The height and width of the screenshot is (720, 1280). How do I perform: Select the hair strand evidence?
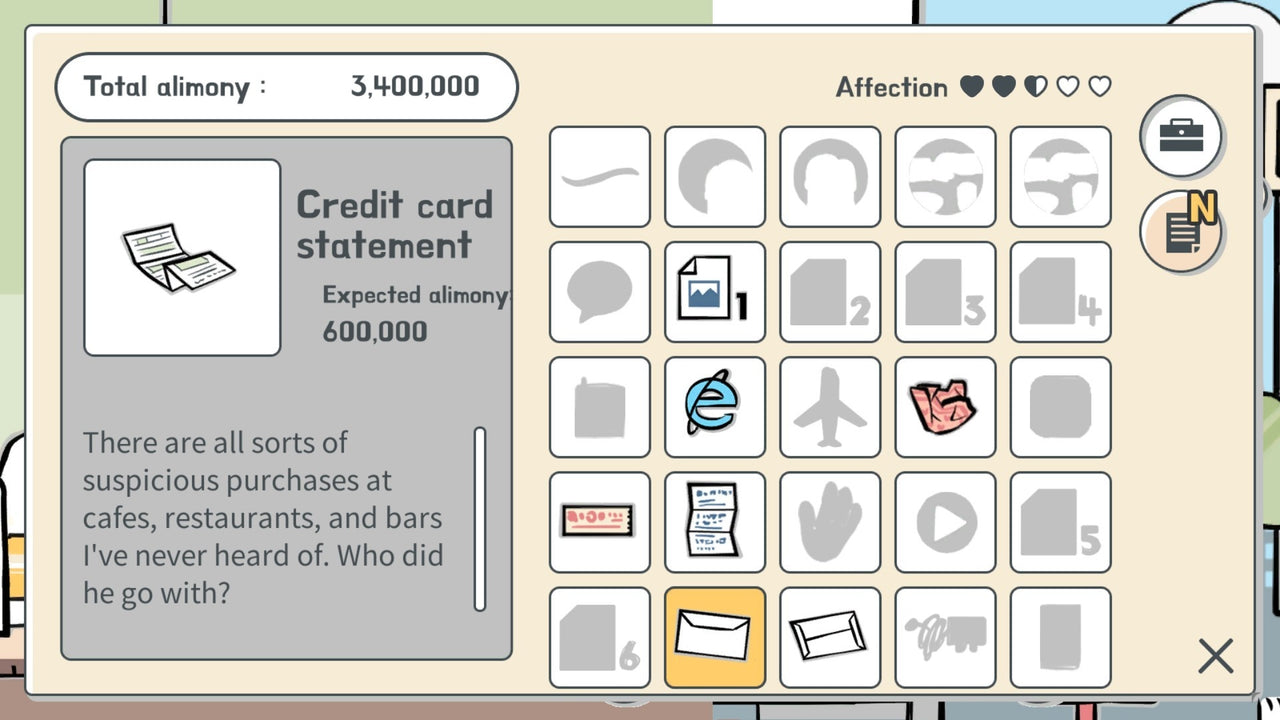[x=600, y=177]
